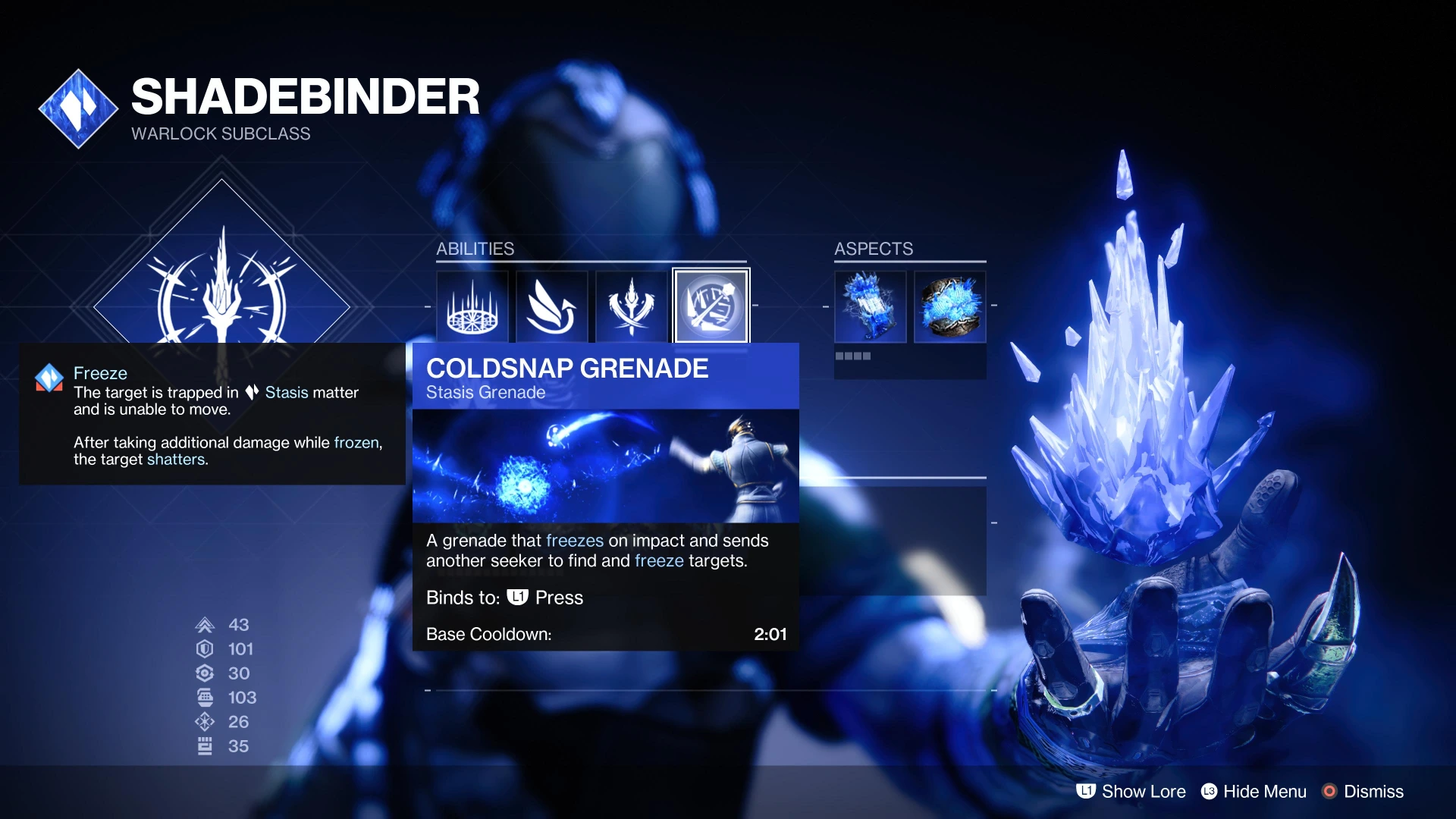Open the class ability slot with spiked ring
Image resolution: width=1456 pixels, height=819 pixels.
[x=472, y=306]
